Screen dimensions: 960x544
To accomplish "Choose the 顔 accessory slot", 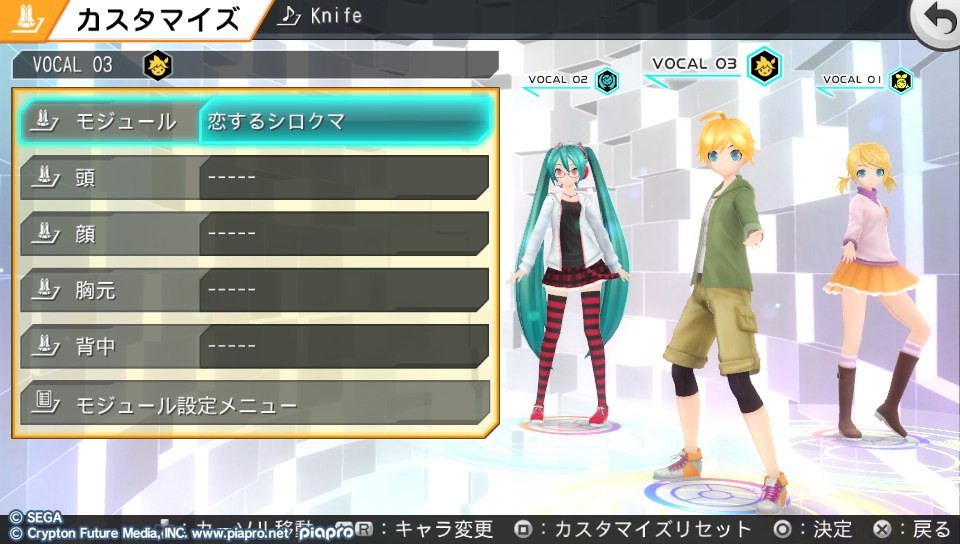I will click(x=254, y=234).
